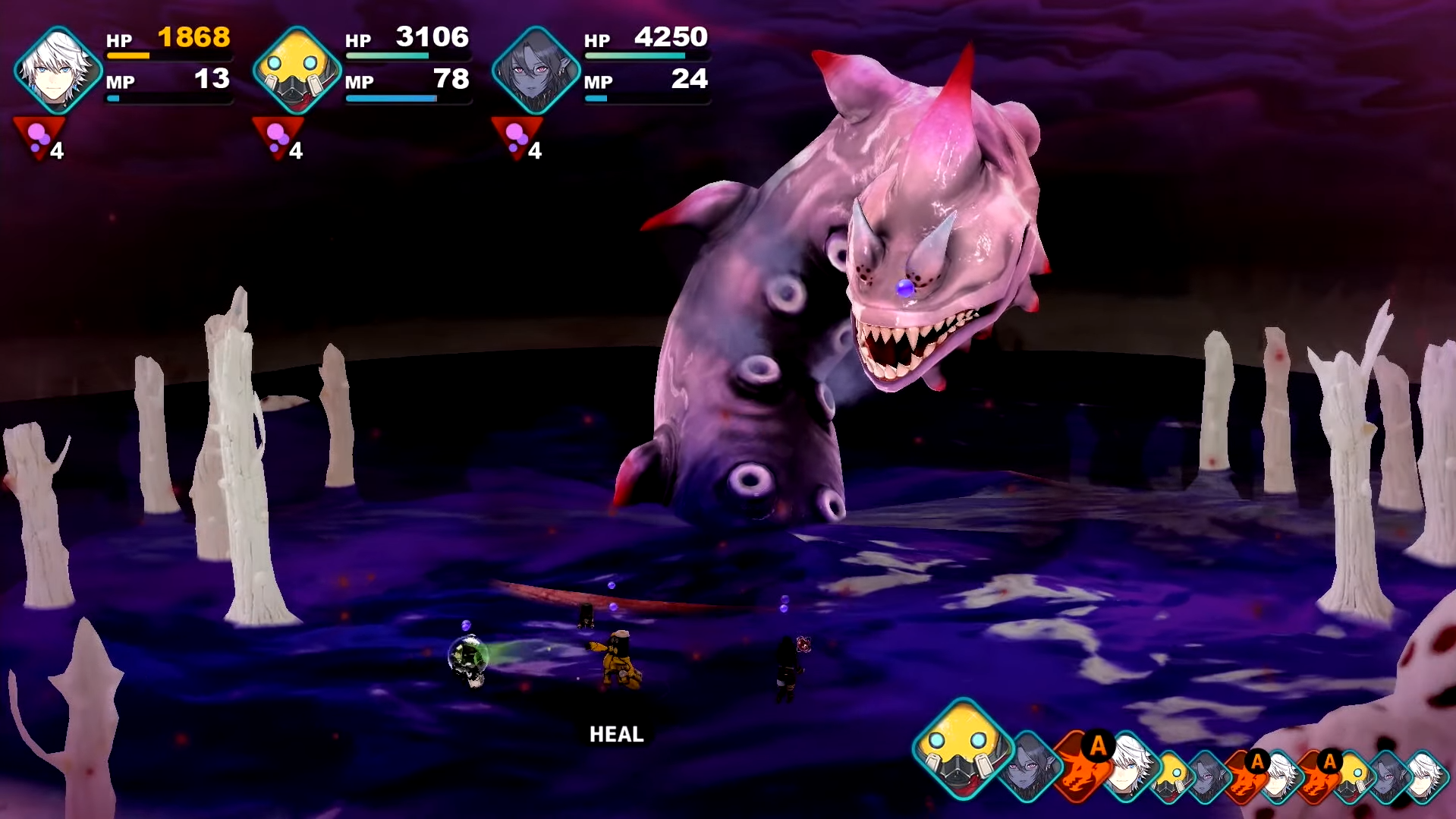Inspect the status effect under the dark-haired character
The image size is (1456, 819).
coord(517,139)
